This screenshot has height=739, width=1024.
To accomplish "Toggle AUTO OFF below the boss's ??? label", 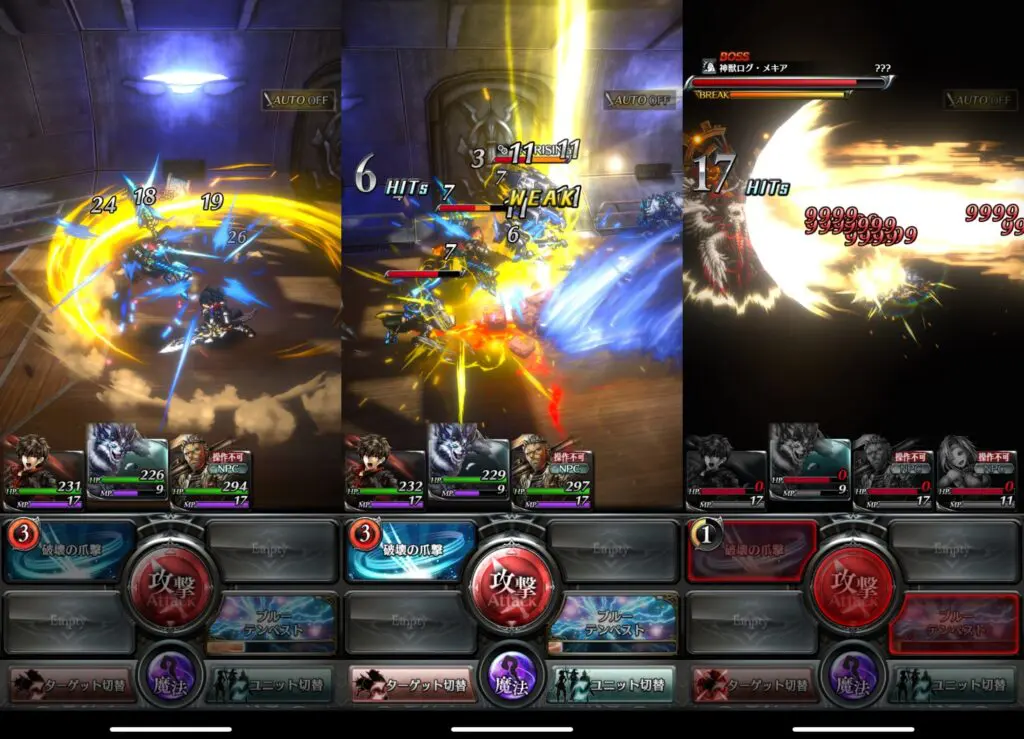I will tap(980, 100).
